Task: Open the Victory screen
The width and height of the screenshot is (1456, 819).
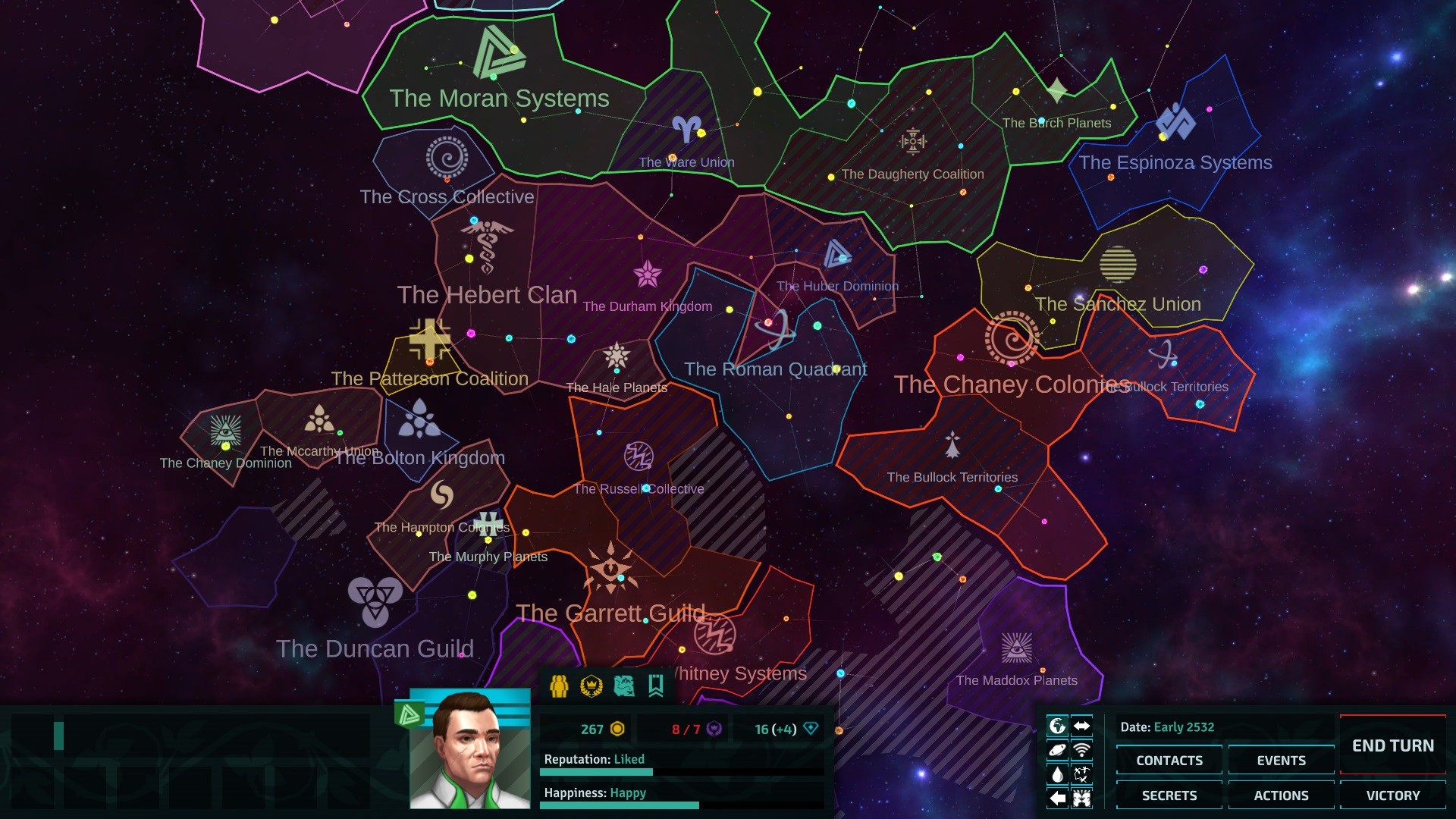Action: click(x=1392, y=795)
